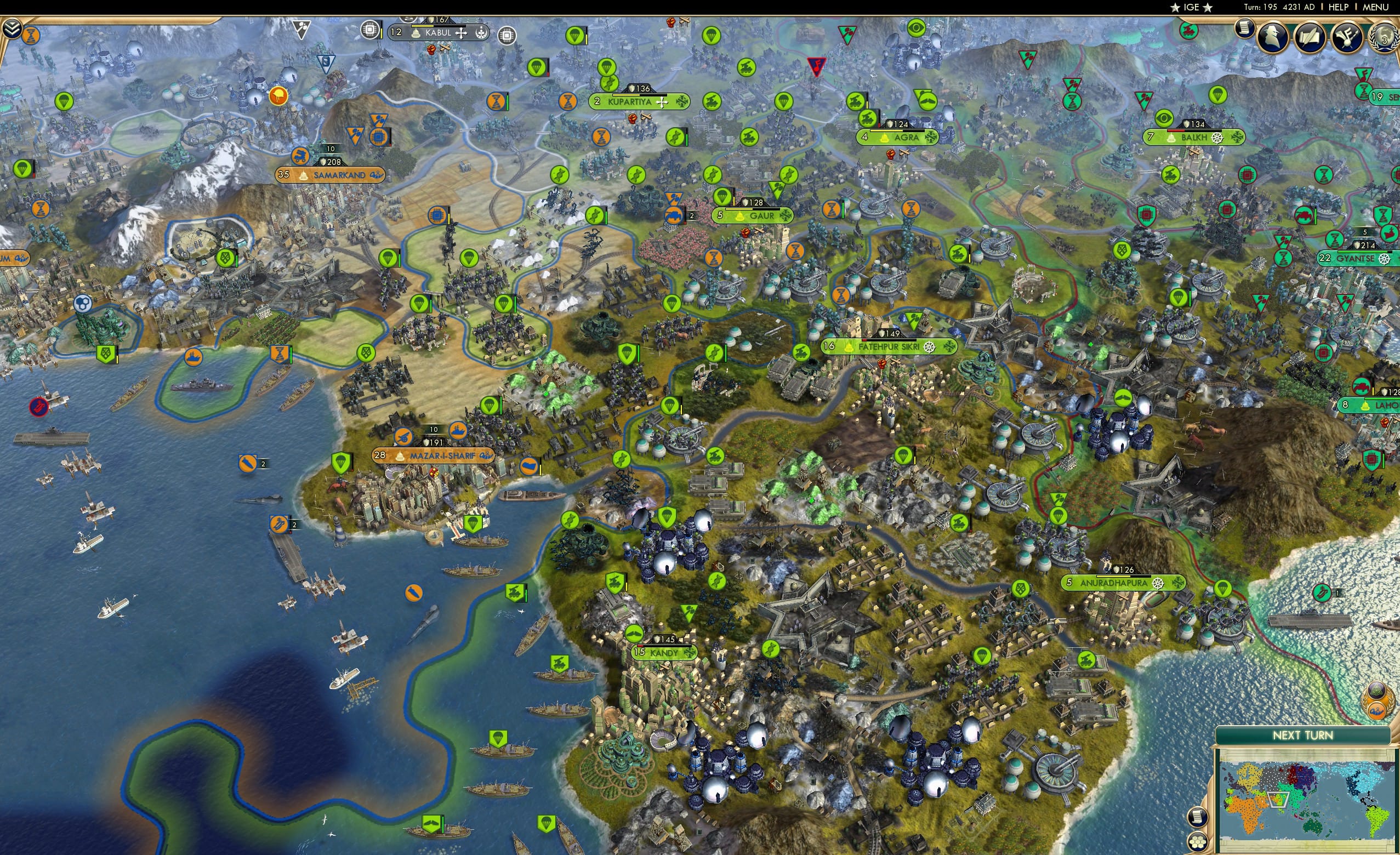Click the orange hourglass notification at top left
This screenshot has height=855, width=1400.
(32, 36)
